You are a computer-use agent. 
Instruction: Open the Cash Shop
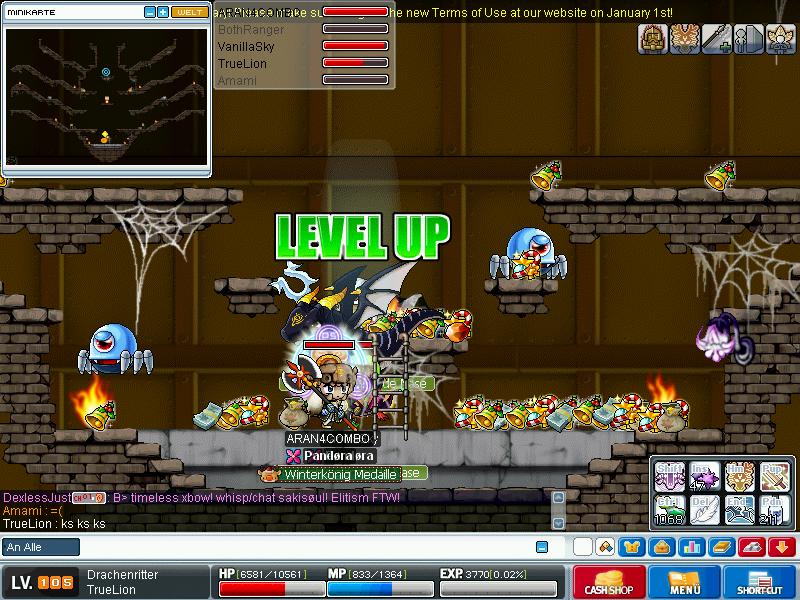608,582
